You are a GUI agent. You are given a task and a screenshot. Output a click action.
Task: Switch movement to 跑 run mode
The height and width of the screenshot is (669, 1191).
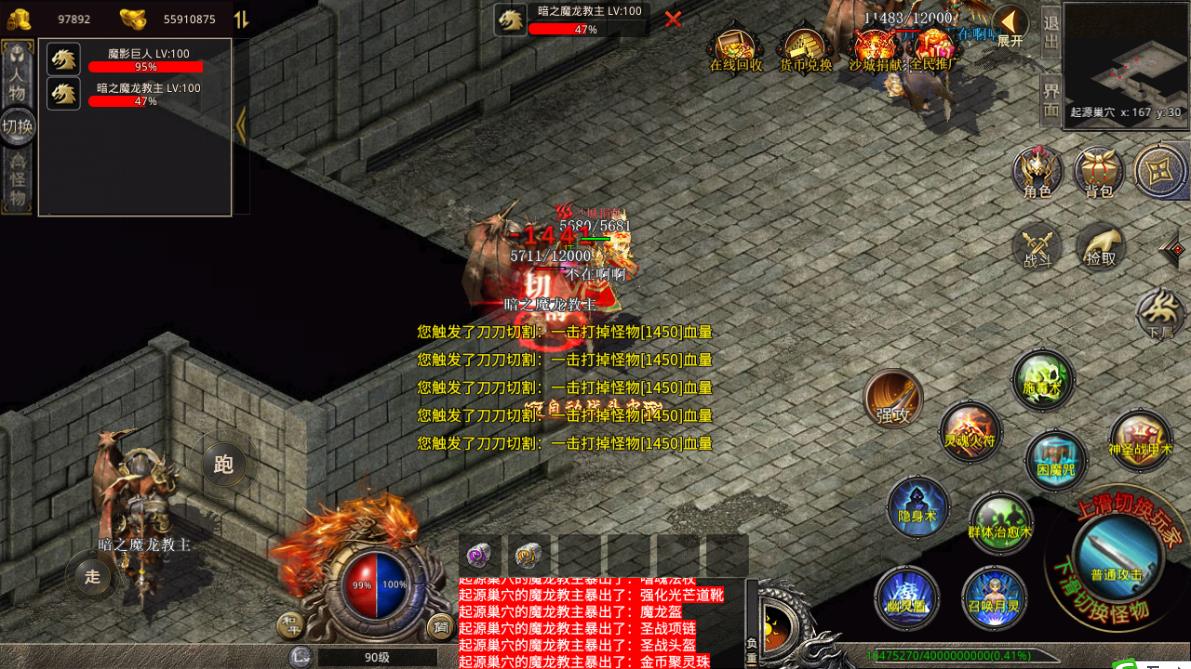pos(223,463)
